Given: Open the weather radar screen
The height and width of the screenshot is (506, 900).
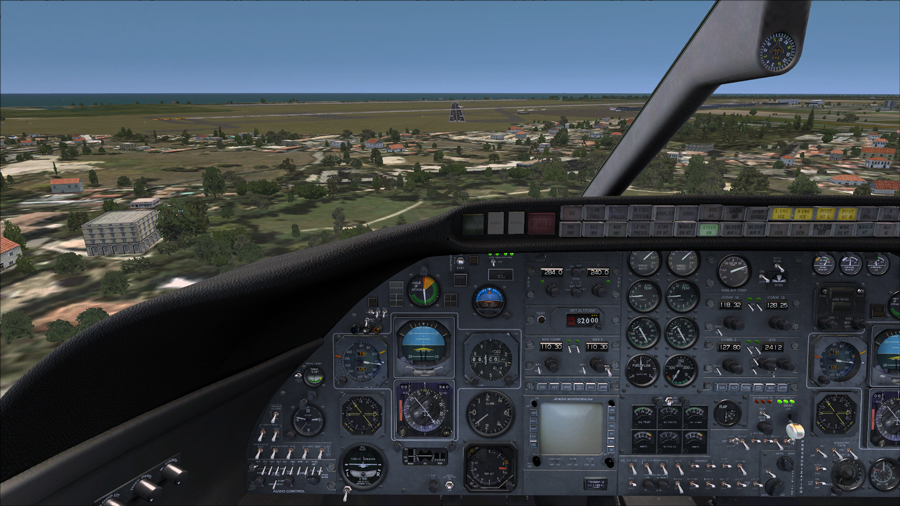Looking at the screenshot, I should pos(571,427).
